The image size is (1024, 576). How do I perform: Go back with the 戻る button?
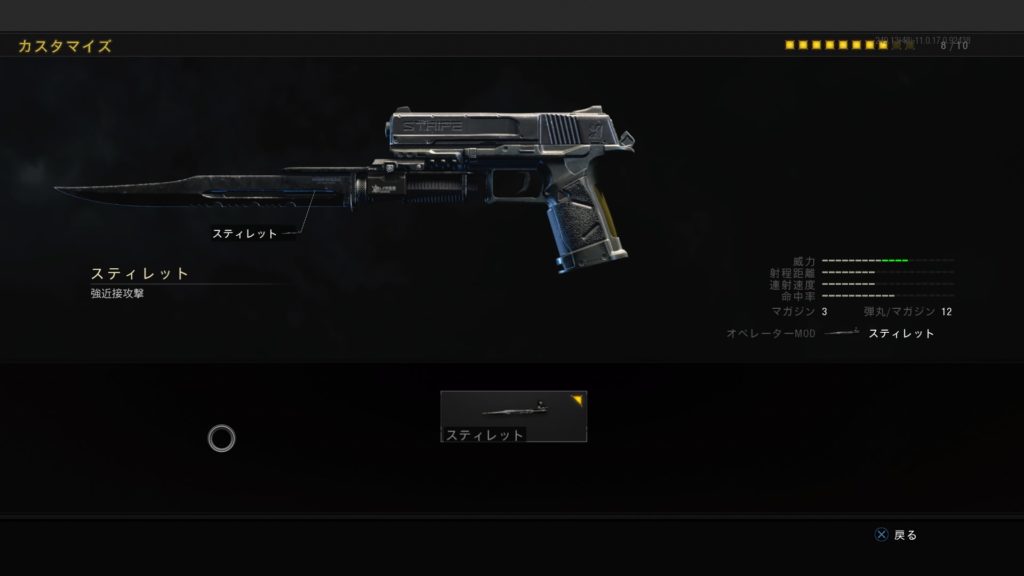click(x=896, y=535)
